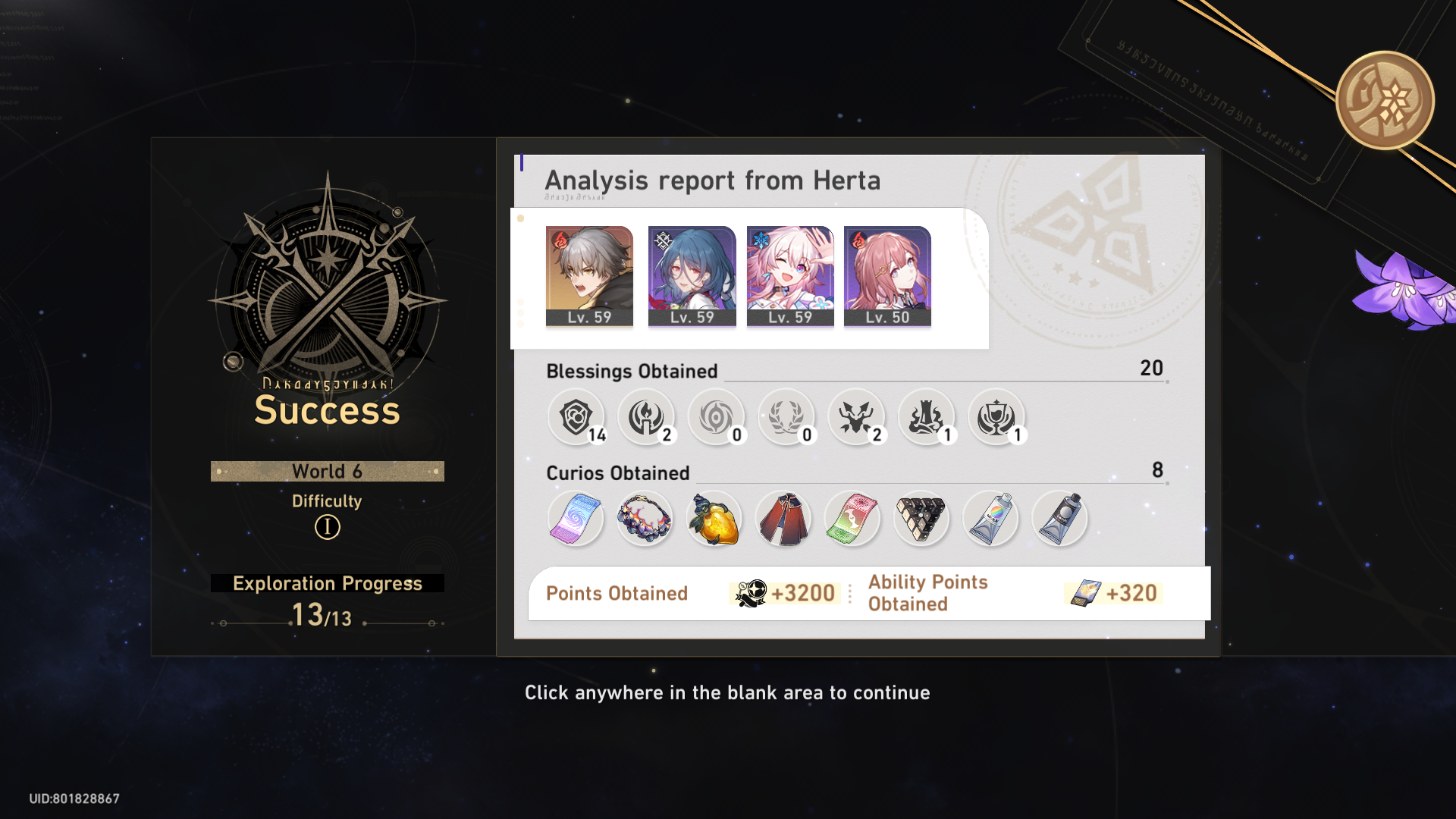
Task: Click the Lv. 50 brown-haired character portrait
Action: [x=887, y=275]
